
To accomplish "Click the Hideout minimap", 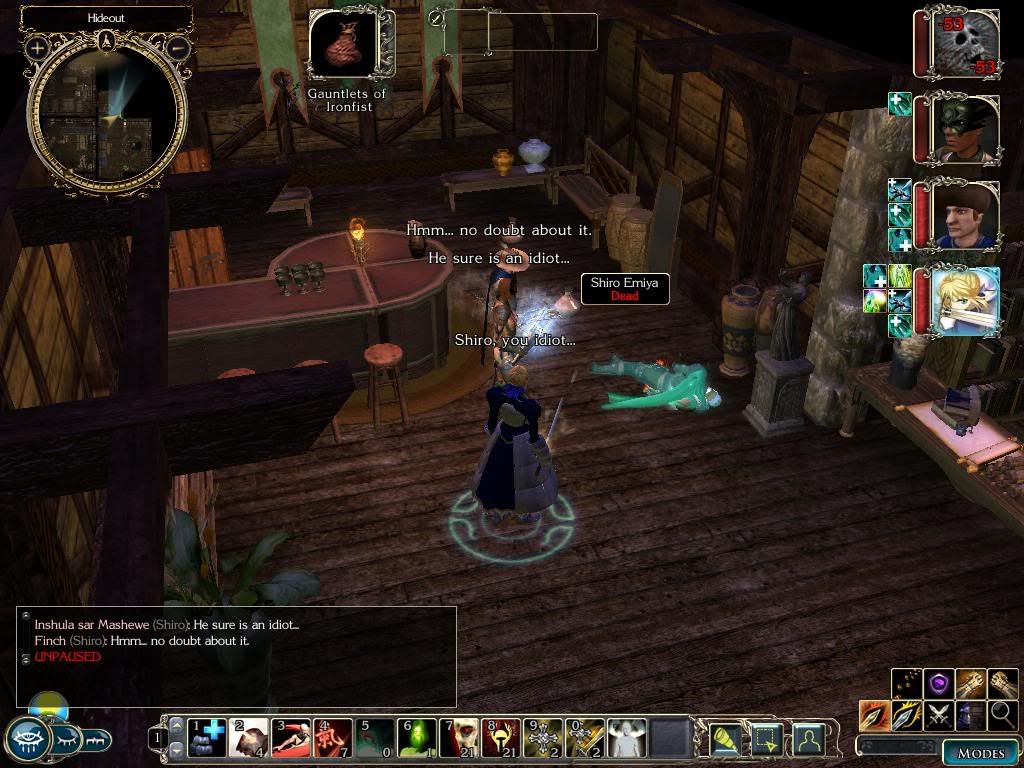I will click(x=107, y=110).
